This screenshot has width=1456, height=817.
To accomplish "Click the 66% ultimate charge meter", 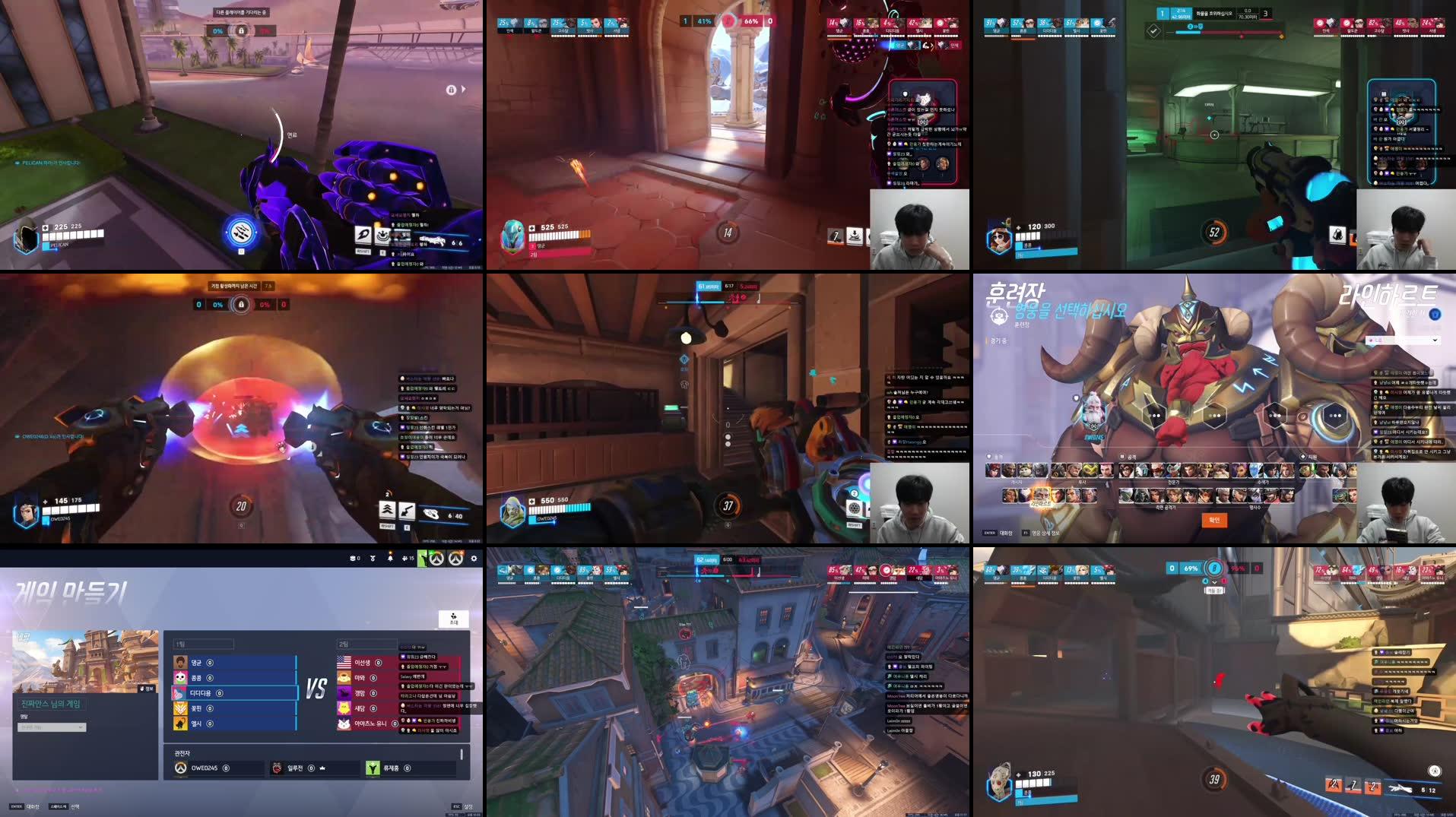I will 751,23.
